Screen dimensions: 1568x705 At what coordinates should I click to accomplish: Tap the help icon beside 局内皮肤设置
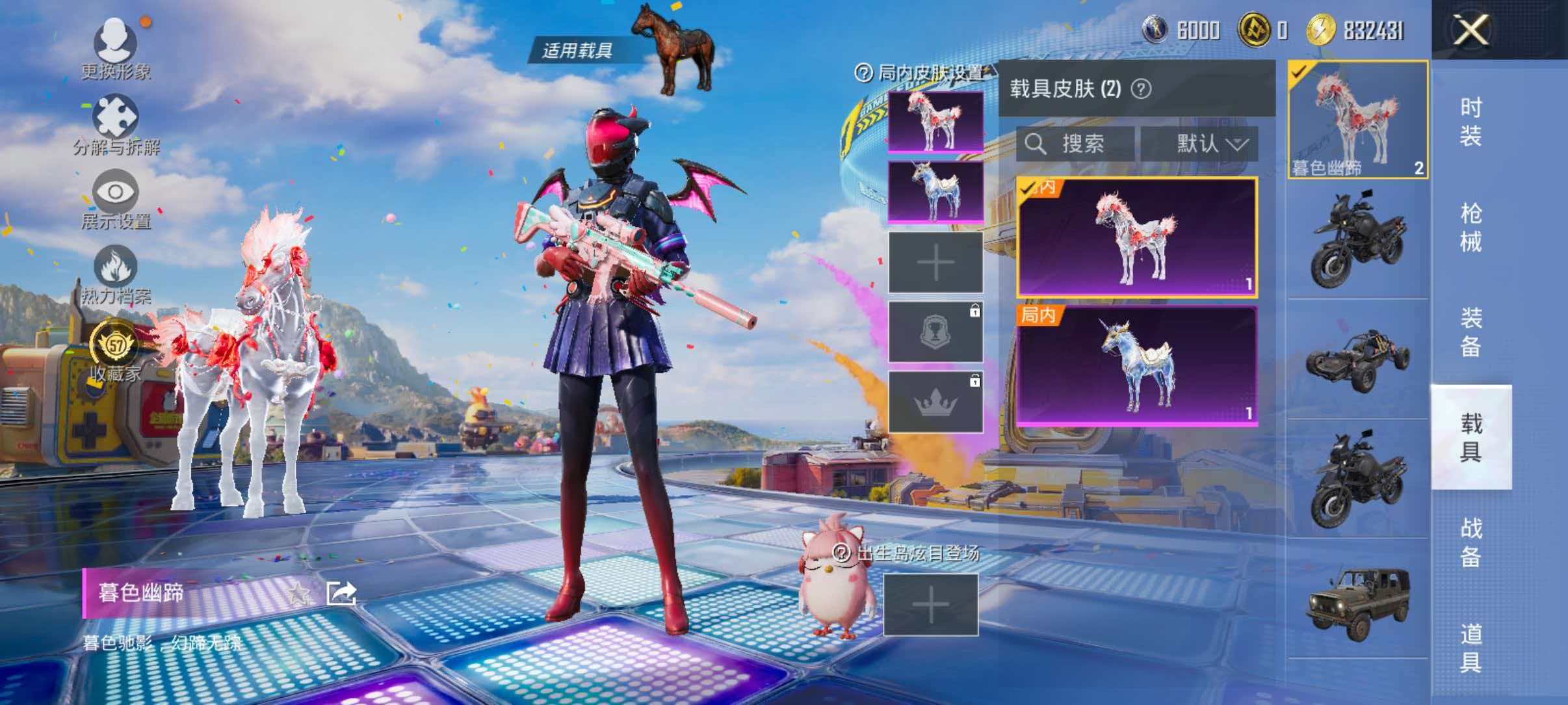tap(863, 73)
